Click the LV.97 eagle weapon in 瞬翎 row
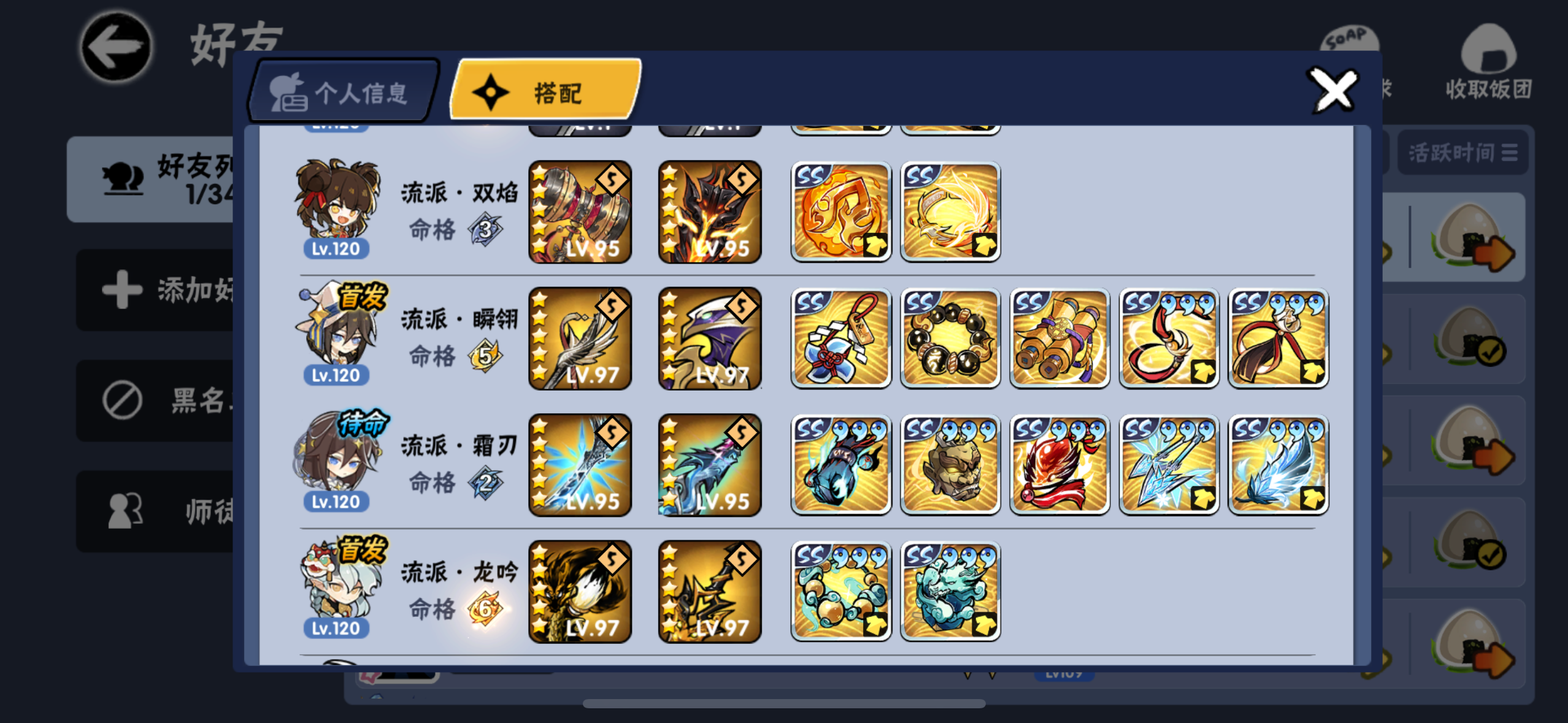Screen dimensions: 1568x723 coord(709,338)
